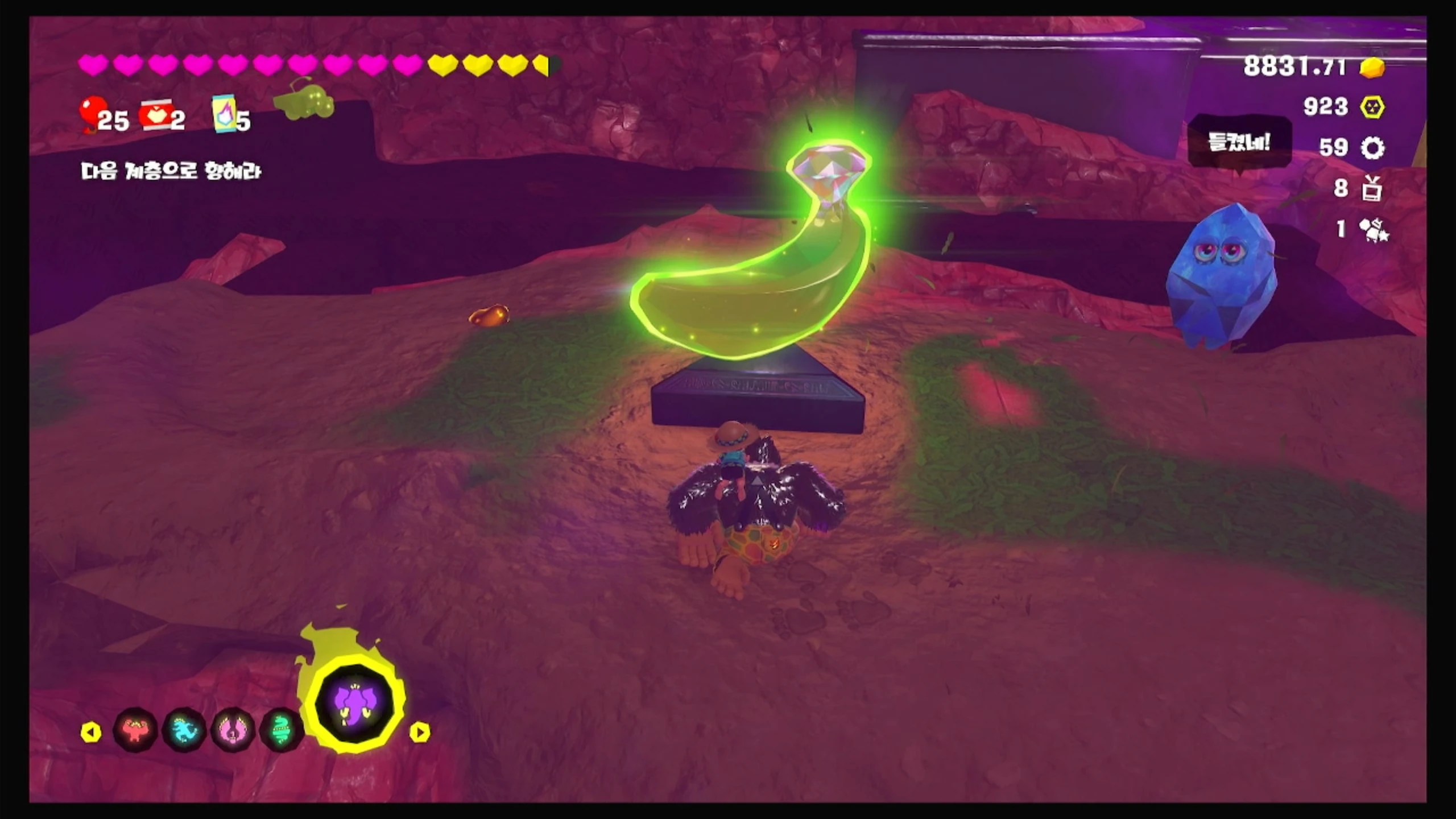Select the red Kong Bananza transformation
1456x819 pixels.
point(135,731)
